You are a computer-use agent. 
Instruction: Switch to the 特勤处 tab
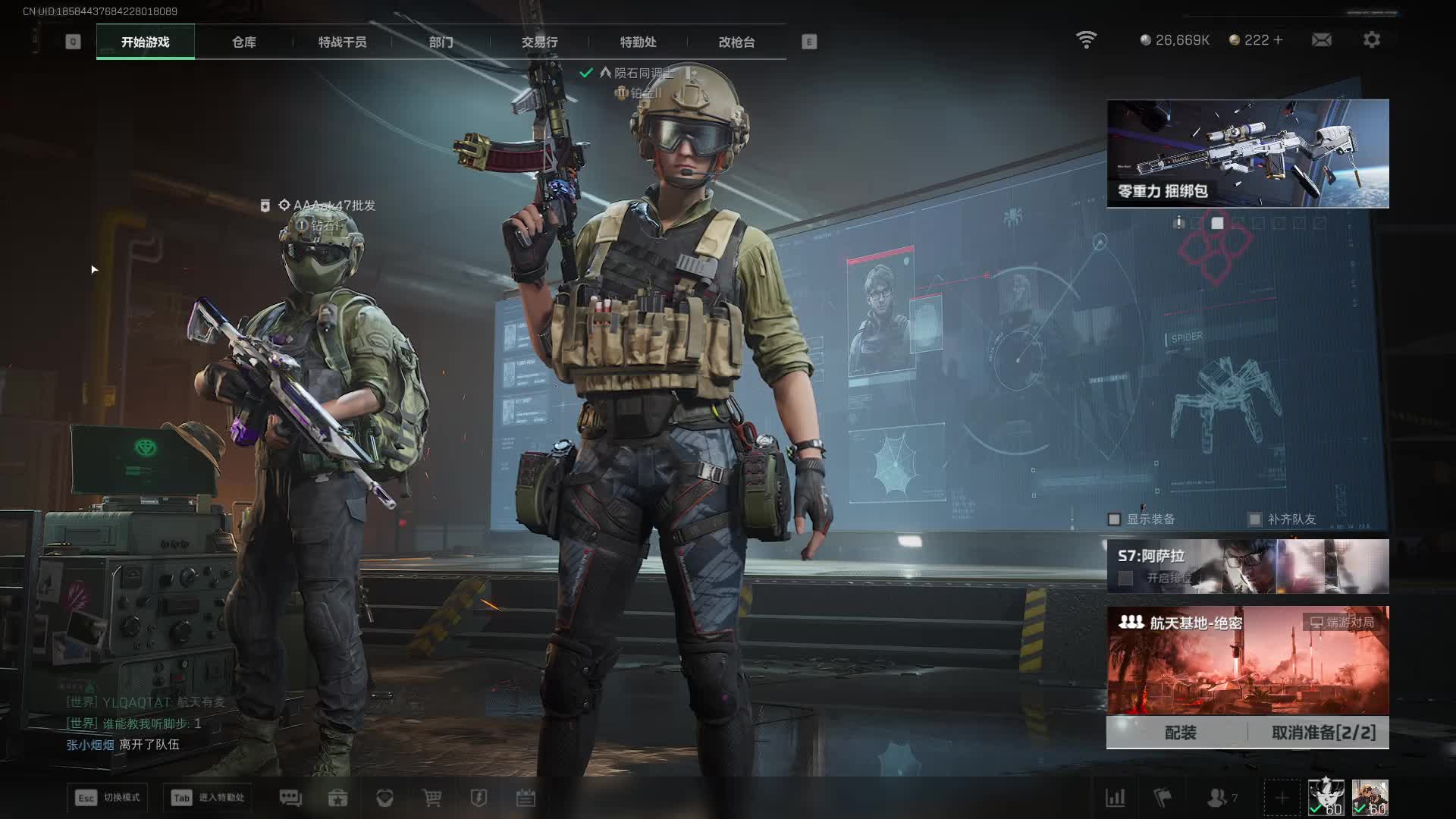(638, 42)
